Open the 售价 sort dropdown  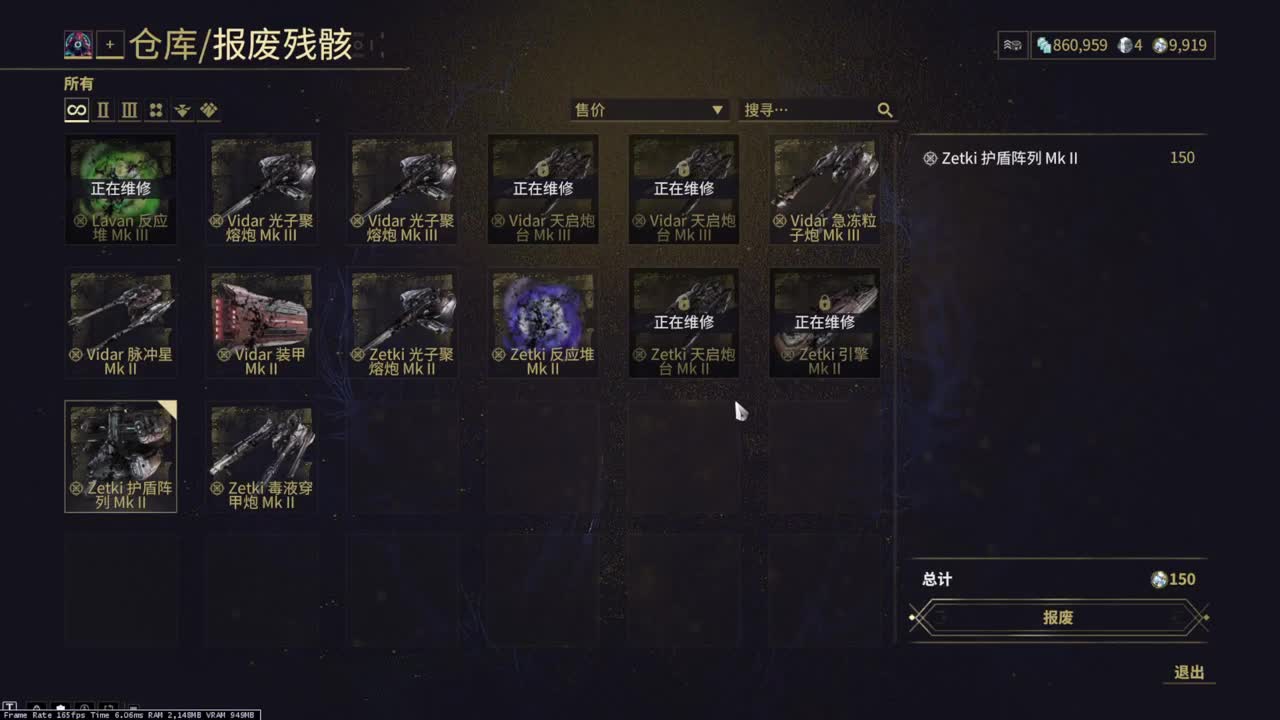650,110
